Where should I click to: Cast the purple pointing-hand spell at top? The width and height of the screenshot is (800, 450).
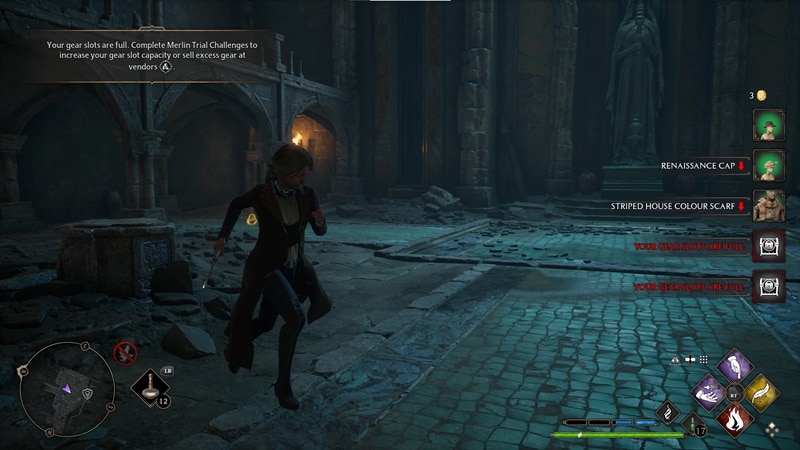click(736, 366)
